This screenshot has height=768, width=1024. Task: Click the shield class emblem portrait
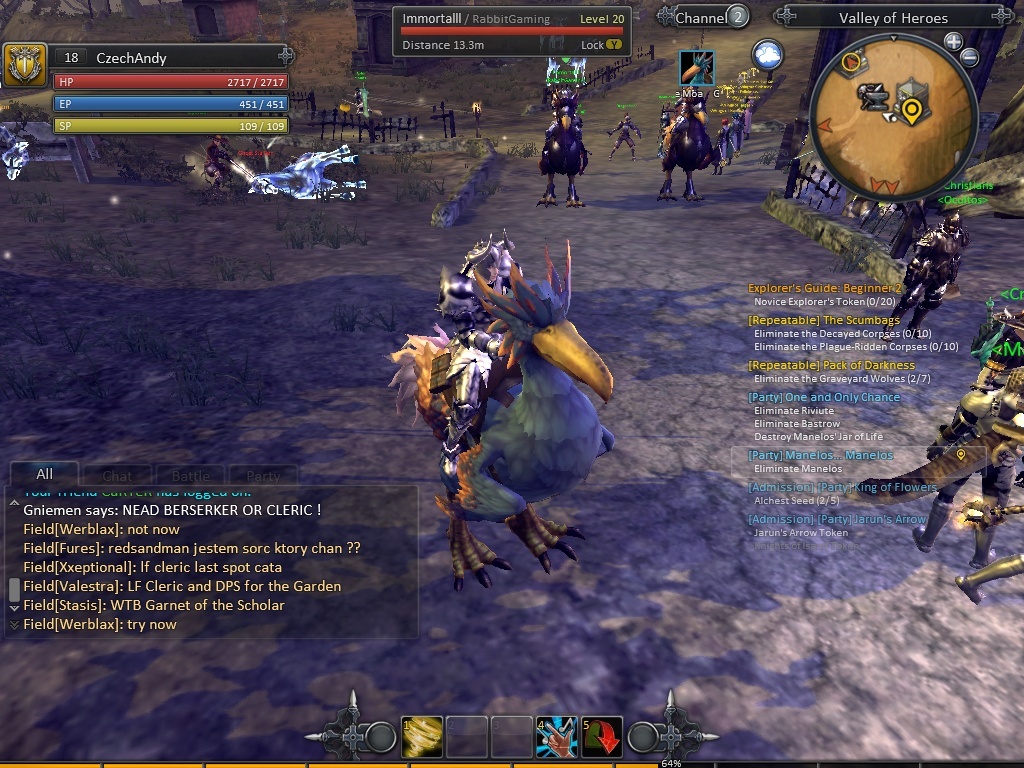(x=23, y=64)
